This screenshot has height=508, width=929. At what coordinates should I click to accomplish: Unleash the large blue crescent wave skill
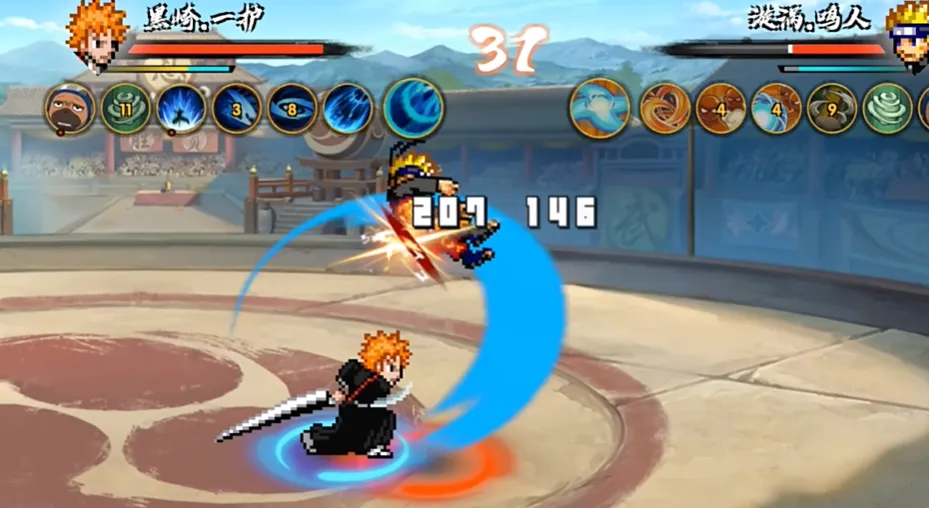coord(413,108)
